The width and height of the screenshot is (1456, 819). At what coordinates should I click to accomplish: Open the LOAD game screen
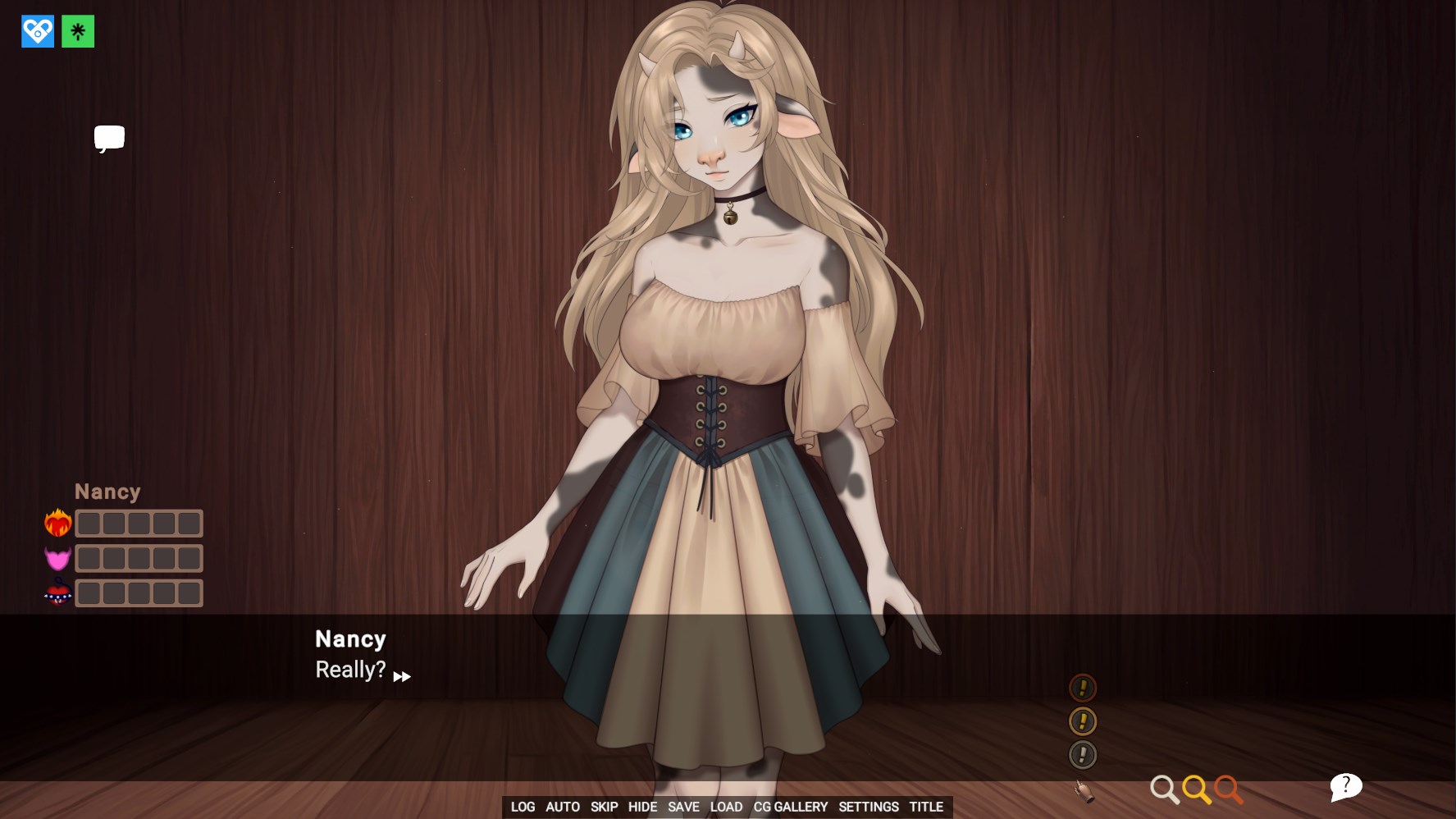(726, 807)
